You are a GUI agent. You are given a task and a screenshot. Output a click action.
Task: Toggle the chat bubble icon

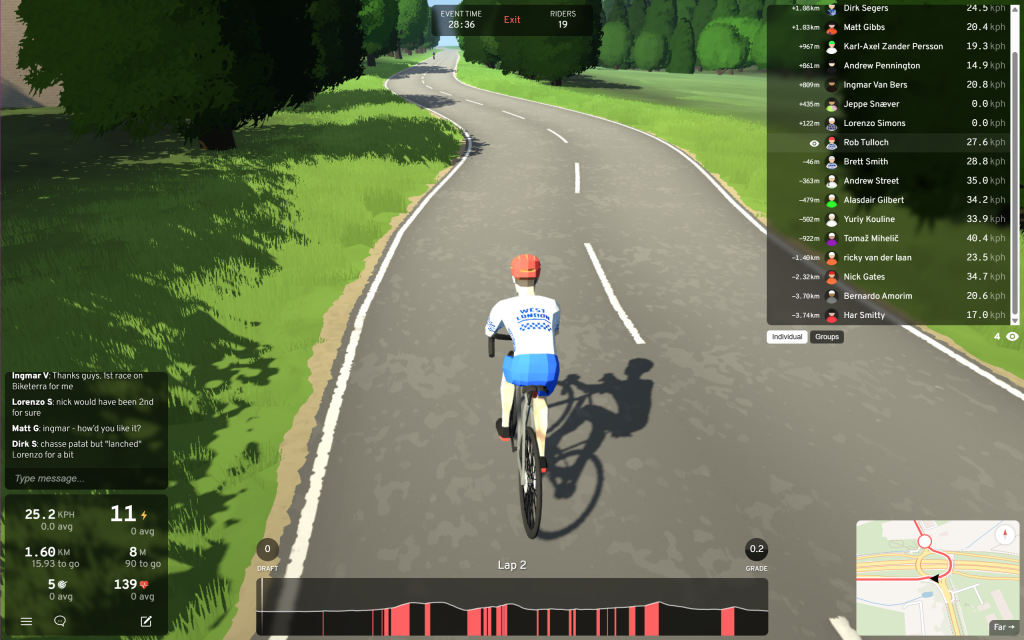click(x=60, y=621)
